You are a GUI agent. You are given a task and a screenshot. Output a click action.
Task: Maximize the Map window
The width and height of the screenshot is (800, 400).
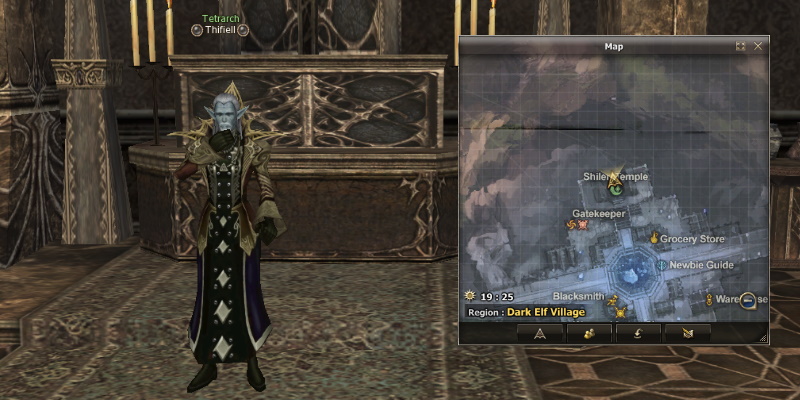coord(740,46)
